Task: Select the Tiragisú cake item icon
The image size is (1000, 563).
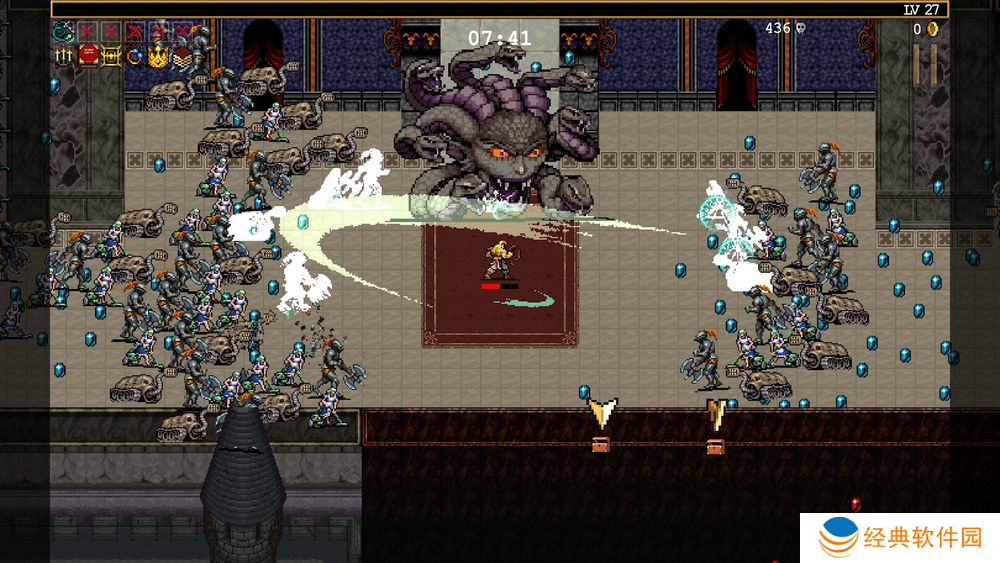Action: pyautogui.click(x=182, y=57)
